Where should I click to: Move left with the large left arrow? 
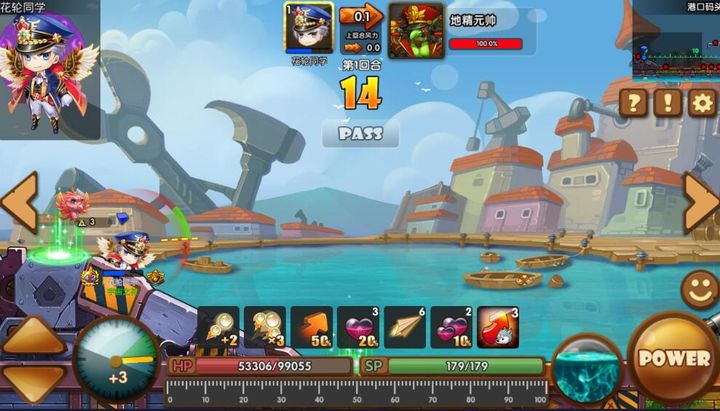(x=18, y=203)
